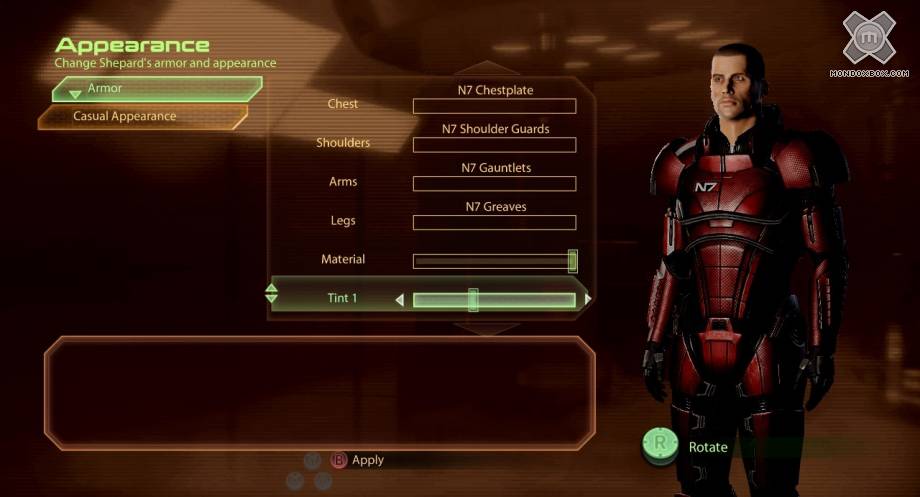Select the N7 Shoulder Guards row
This screenshot has height=497, width=920.
[x=495, y=144]
